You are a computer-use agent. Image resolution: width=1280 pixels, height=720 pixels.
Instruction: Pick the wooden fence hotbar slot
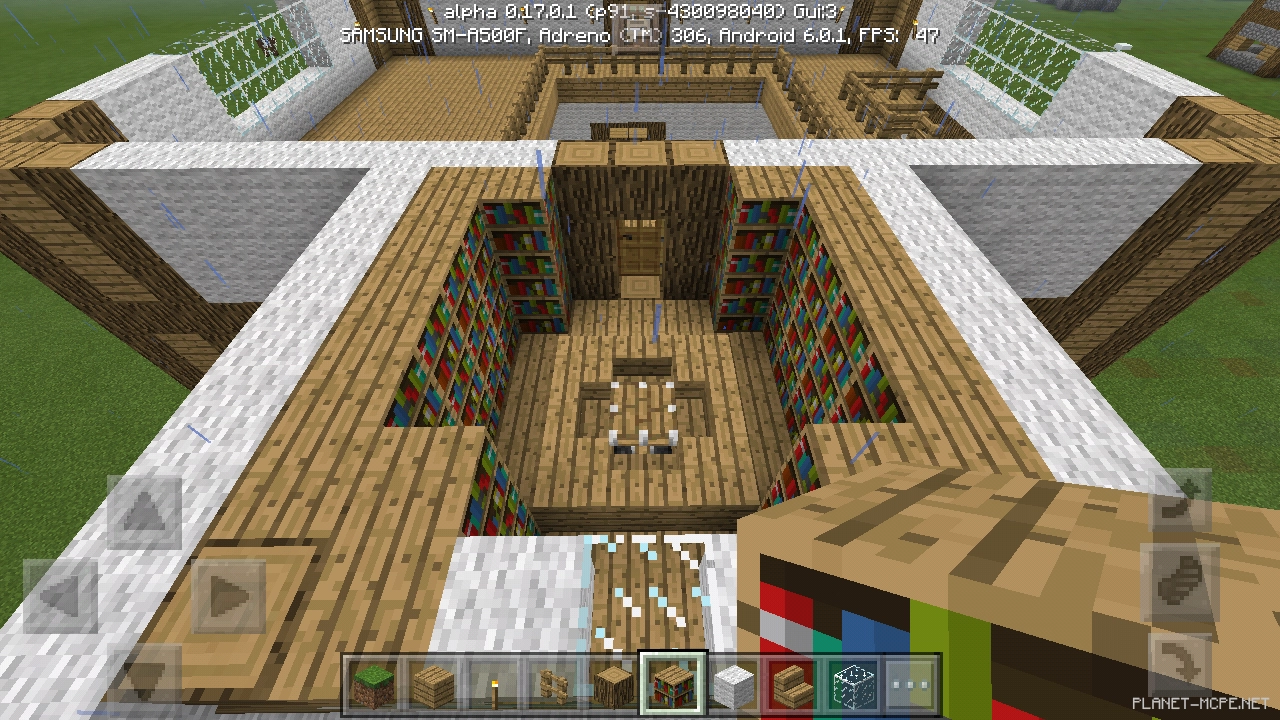[552, 684]
